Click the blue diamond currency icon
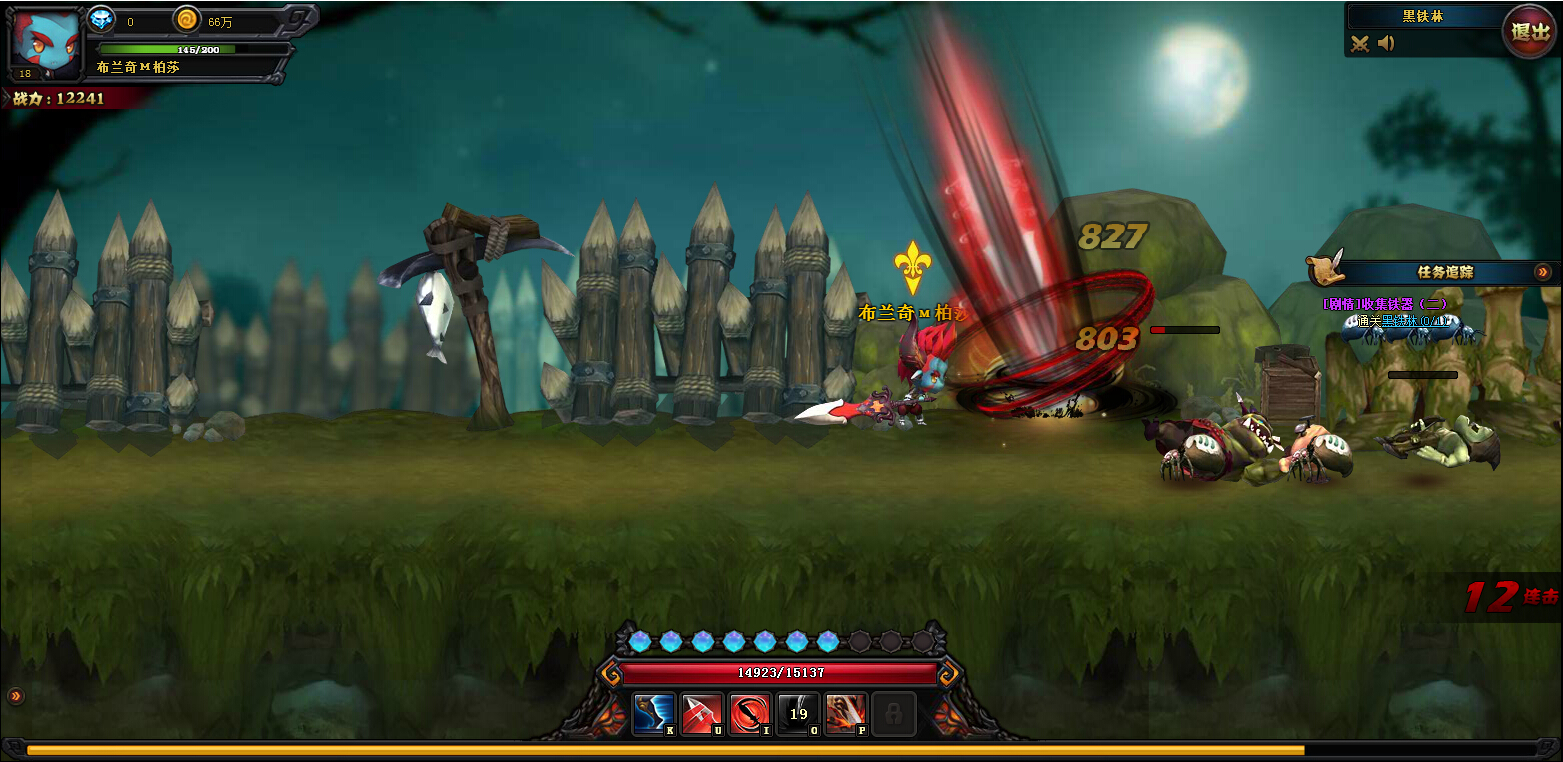The width and height of the screenshot is (1563, 762). [x=102, y=18]
